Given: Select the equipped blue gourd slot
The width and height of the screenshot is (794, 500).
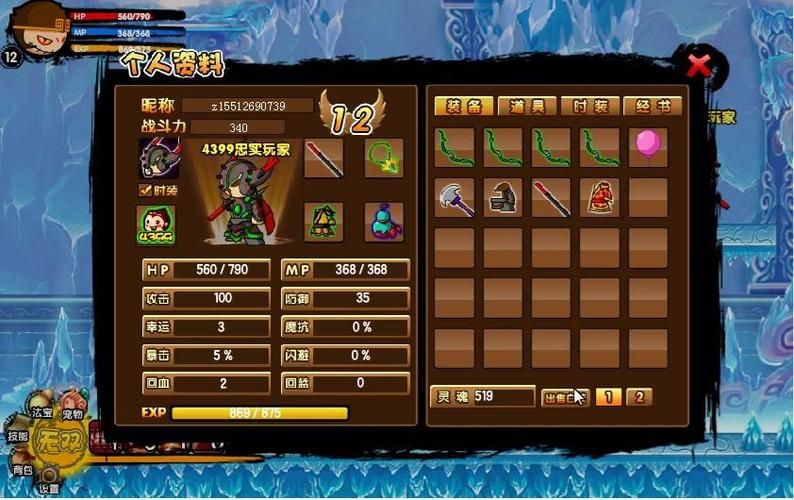Looking at the screenshot, I should 384,222.
